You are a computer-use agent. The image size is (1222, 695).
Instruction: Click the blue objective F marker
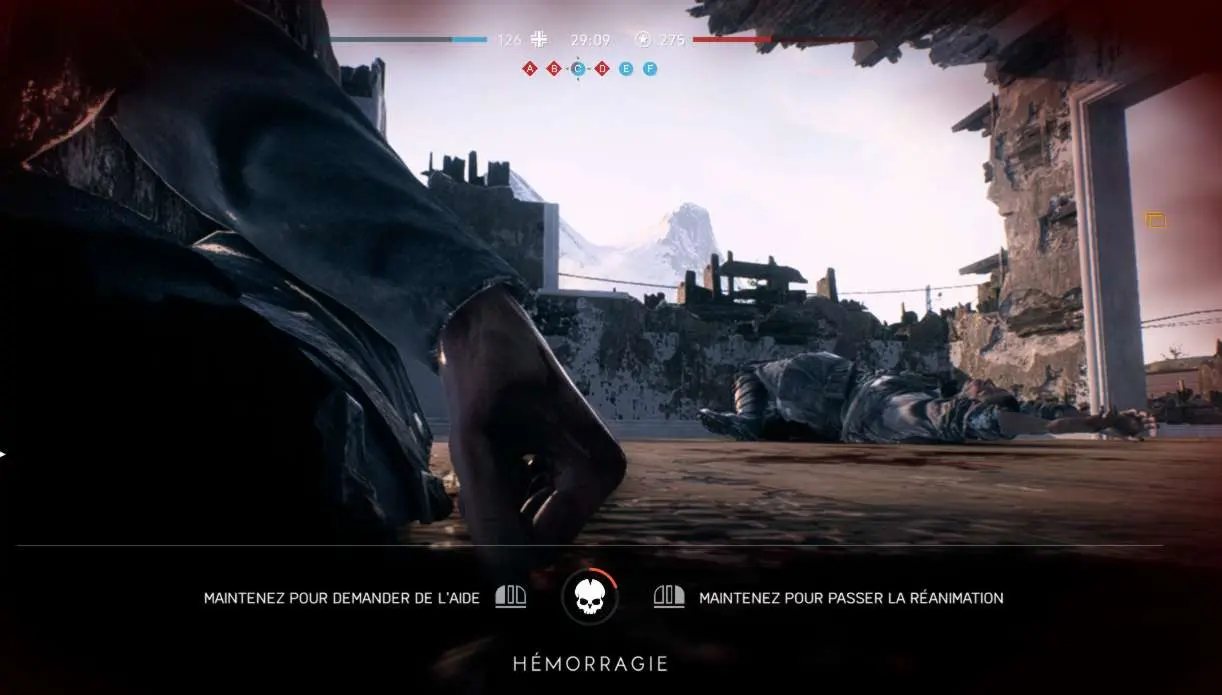[x=650, y=69]
